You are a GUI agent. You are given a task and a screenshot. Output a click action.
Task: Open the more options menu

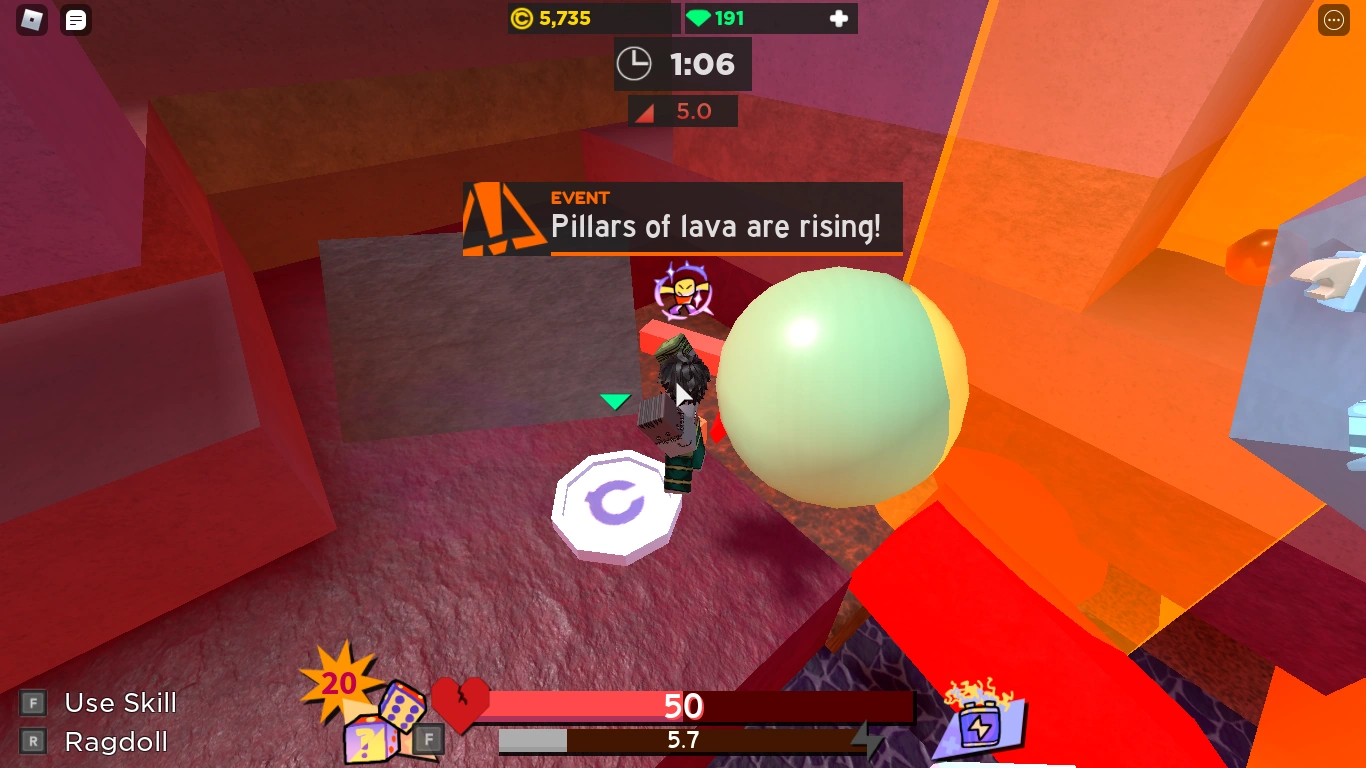1333,20
